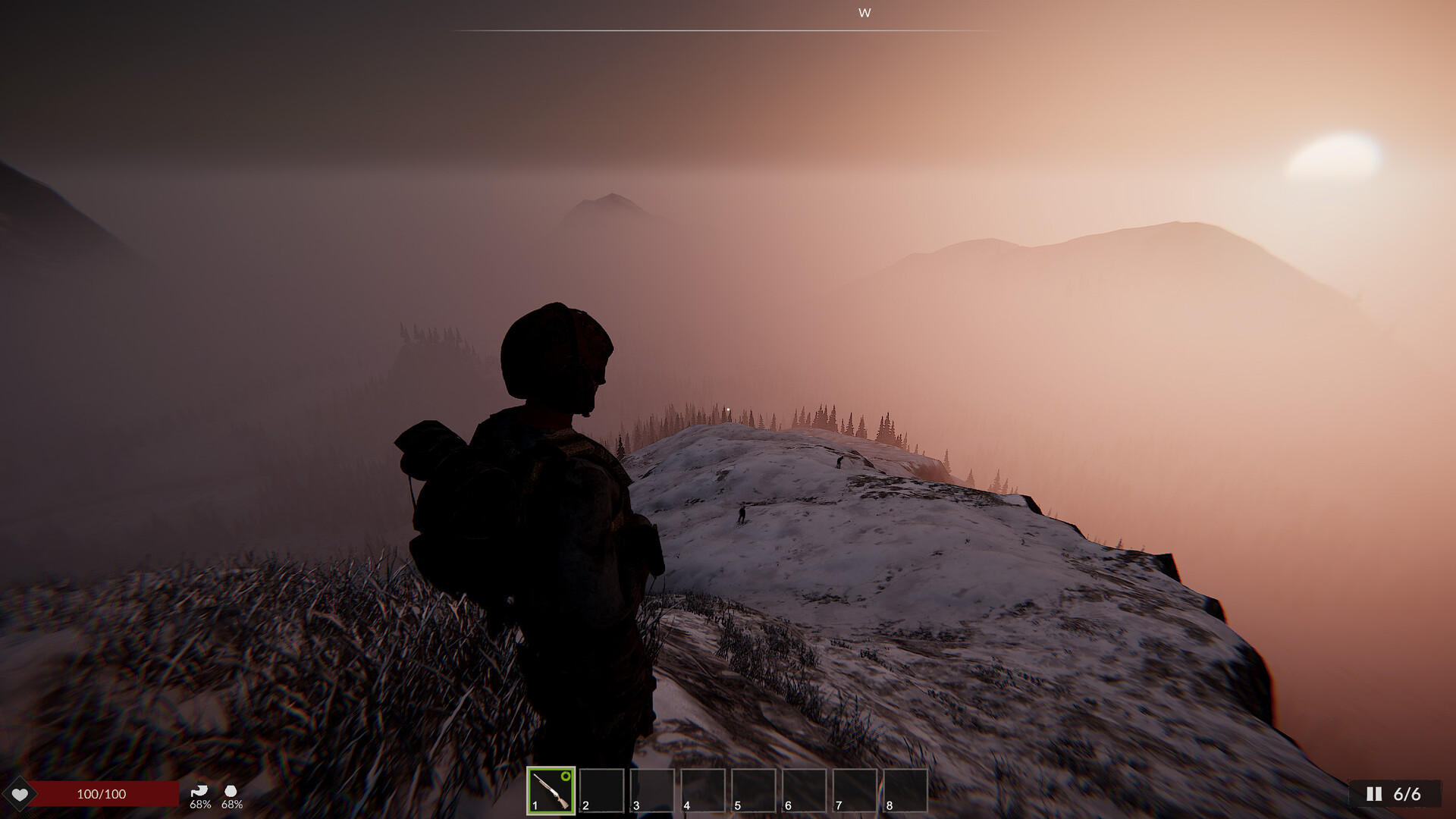
Task: Click the 6/6 ammo counter
Action: (x=1407, y=794)
